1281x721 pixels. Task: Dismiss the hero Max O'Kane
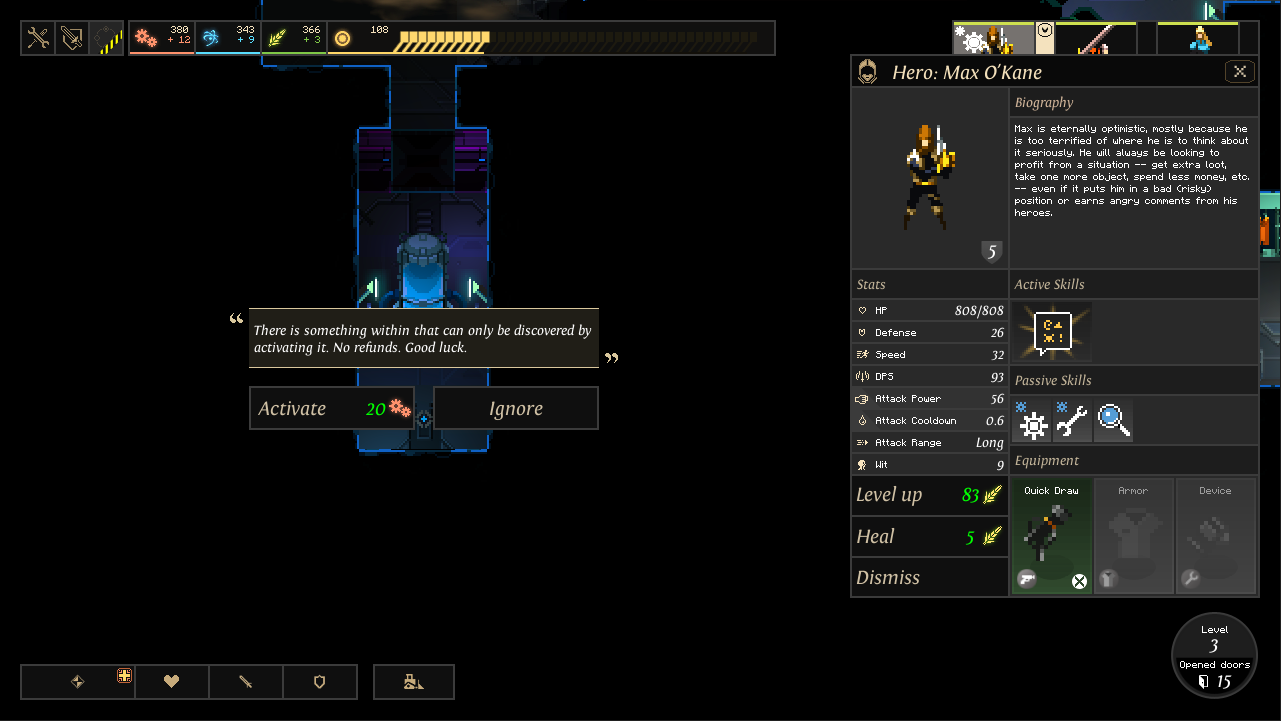(929, 578)
